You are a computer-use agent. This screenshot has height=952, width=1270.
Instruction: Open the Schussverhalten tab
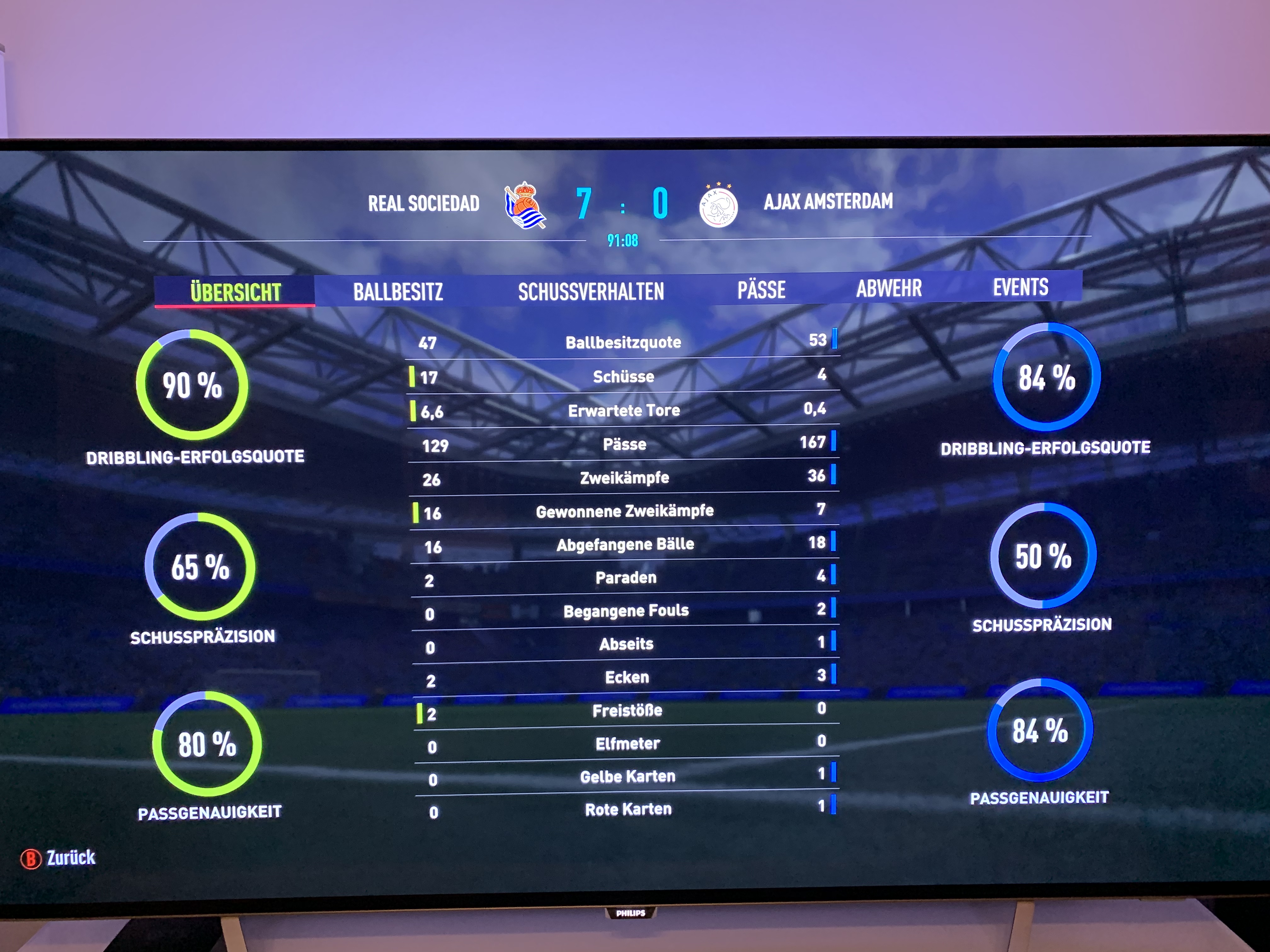(591, 291)
